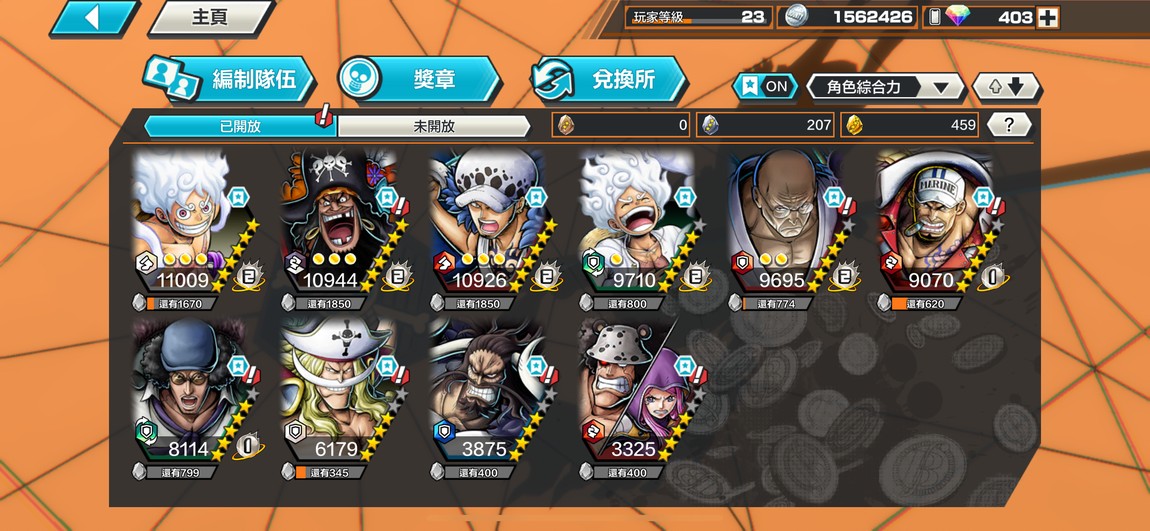Switch to the 已開放 unlocked tab

click(x=239, y=126)
